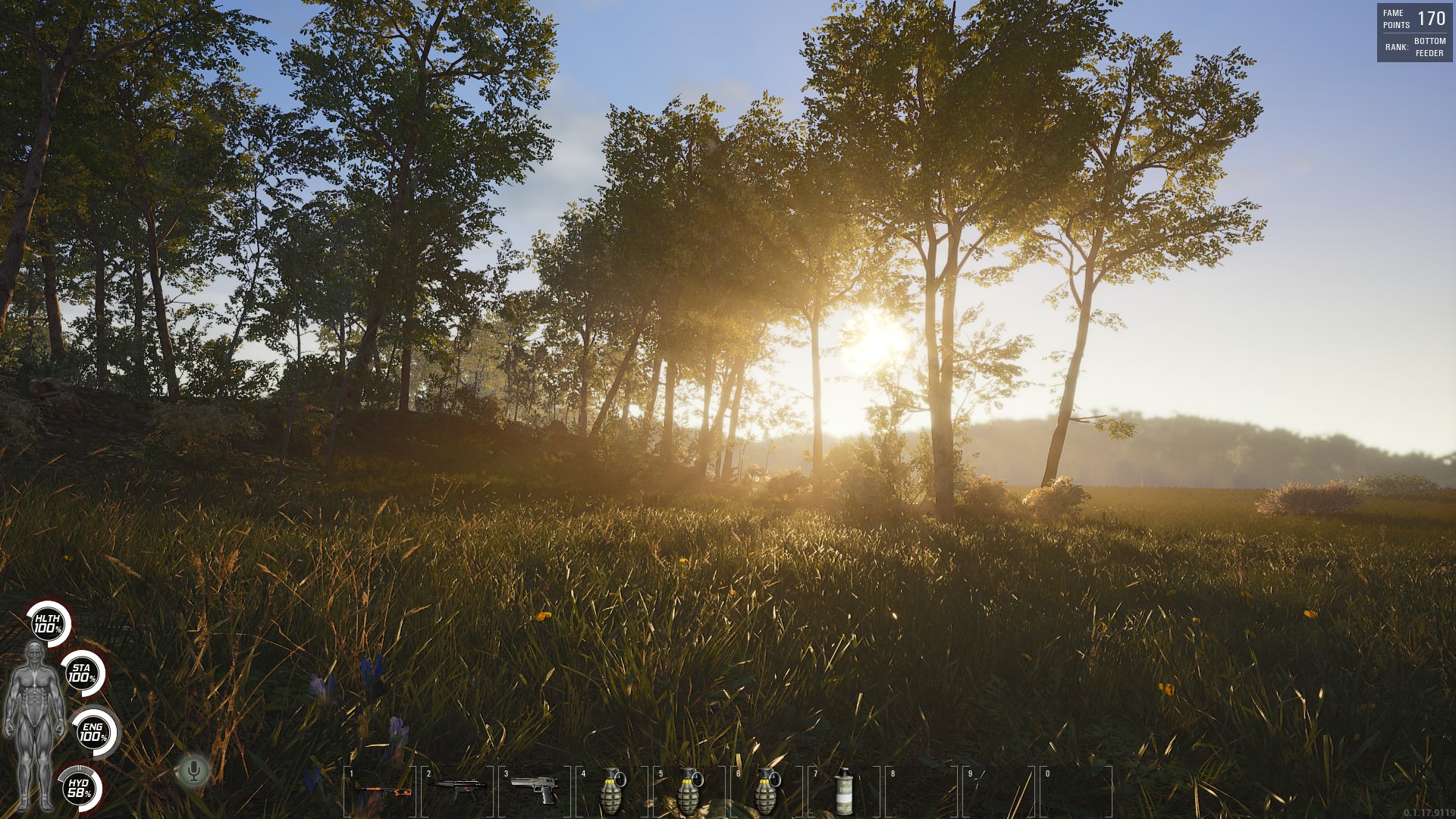Click the Rank label in top-right HUD
1456x819 pixels.
coord(1398,47)
